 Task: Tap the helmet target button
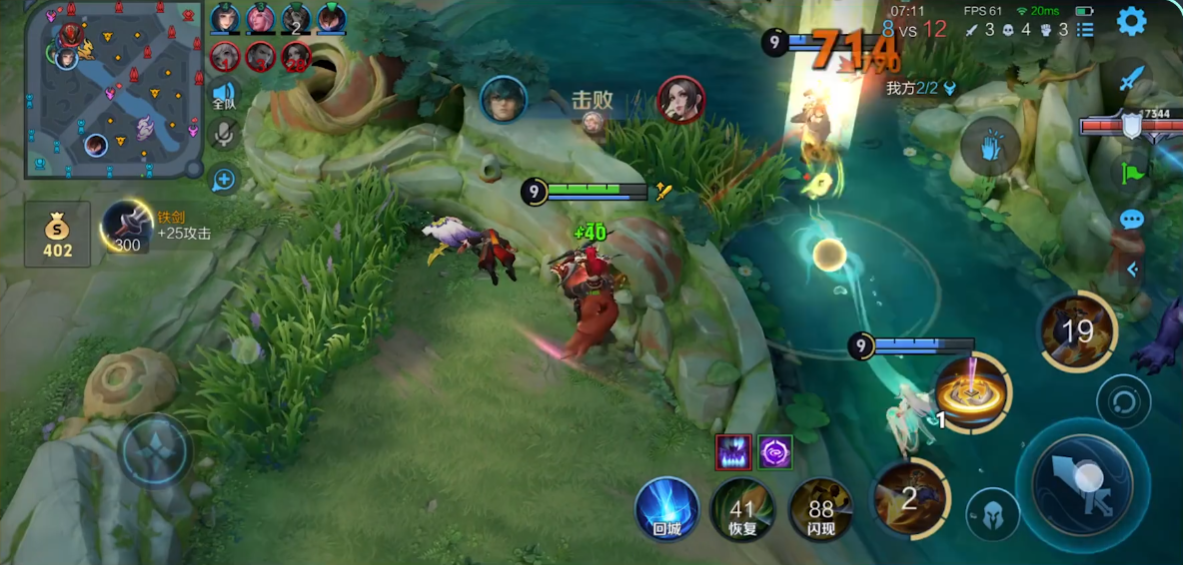pyautogui.click(x=992, y=515)
